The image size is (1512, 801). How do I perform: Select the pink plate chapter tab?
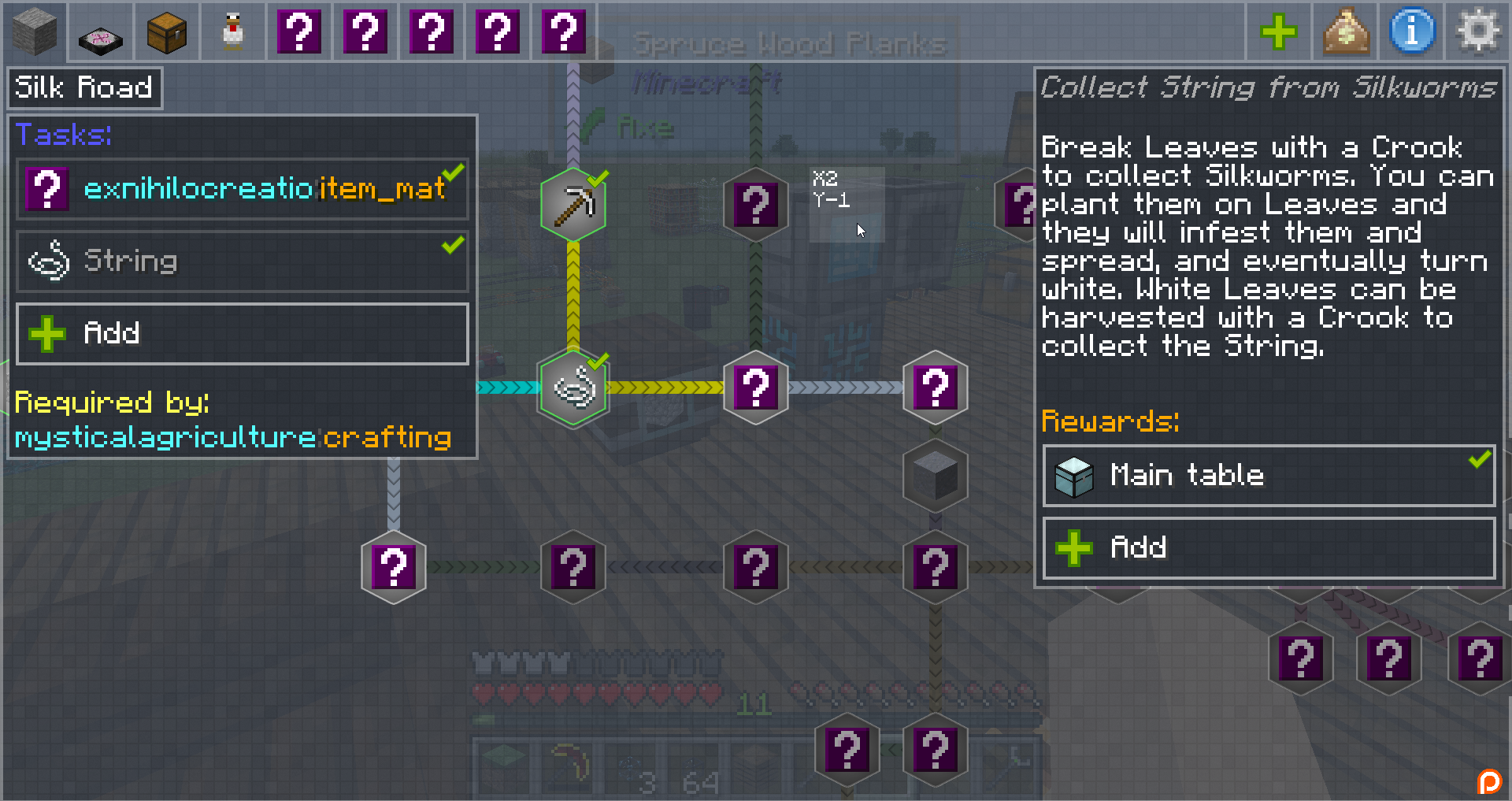[100, 32]
